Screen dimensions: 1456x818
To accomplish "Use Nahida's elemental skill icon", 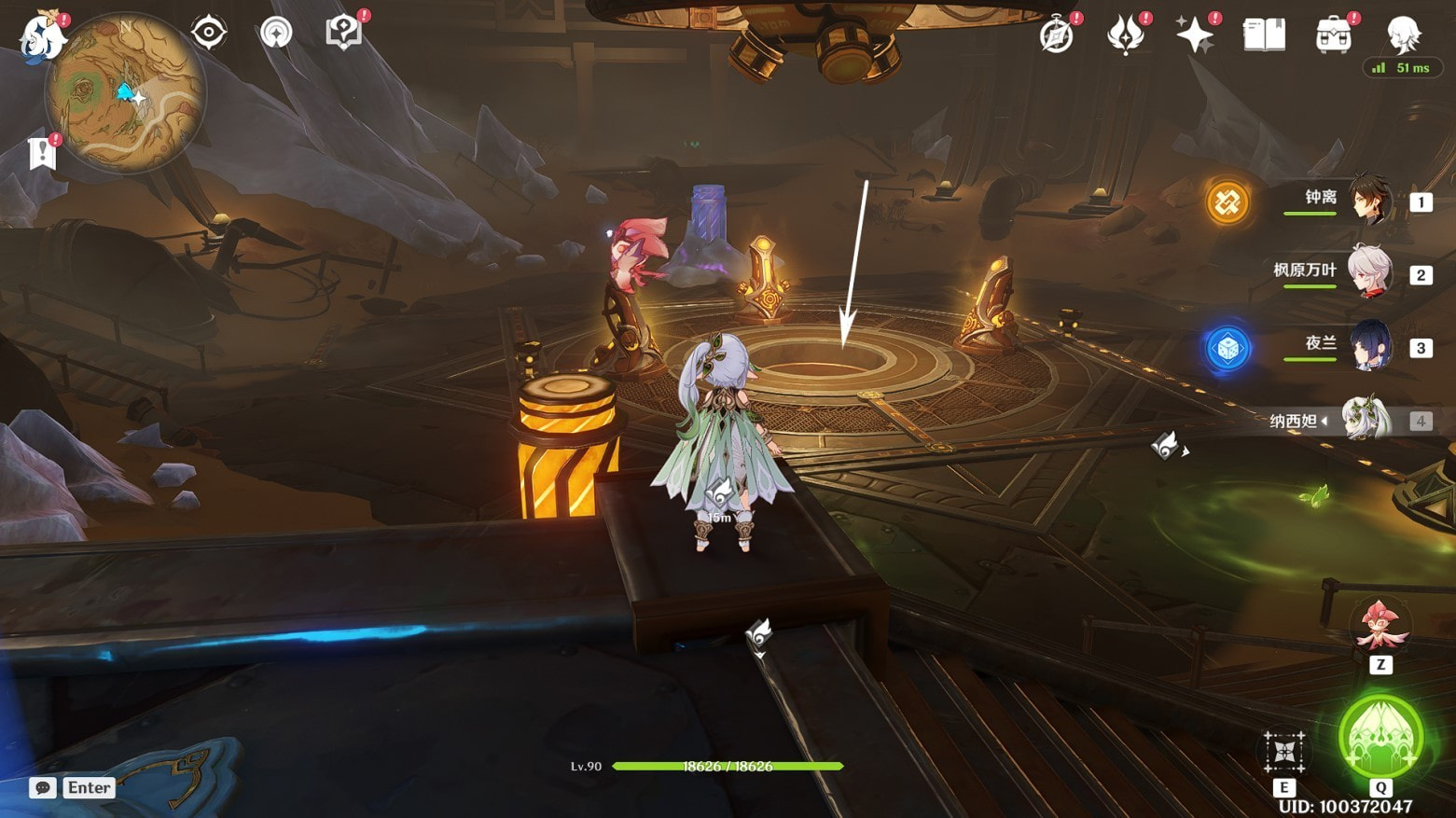I will point(1283,752).
